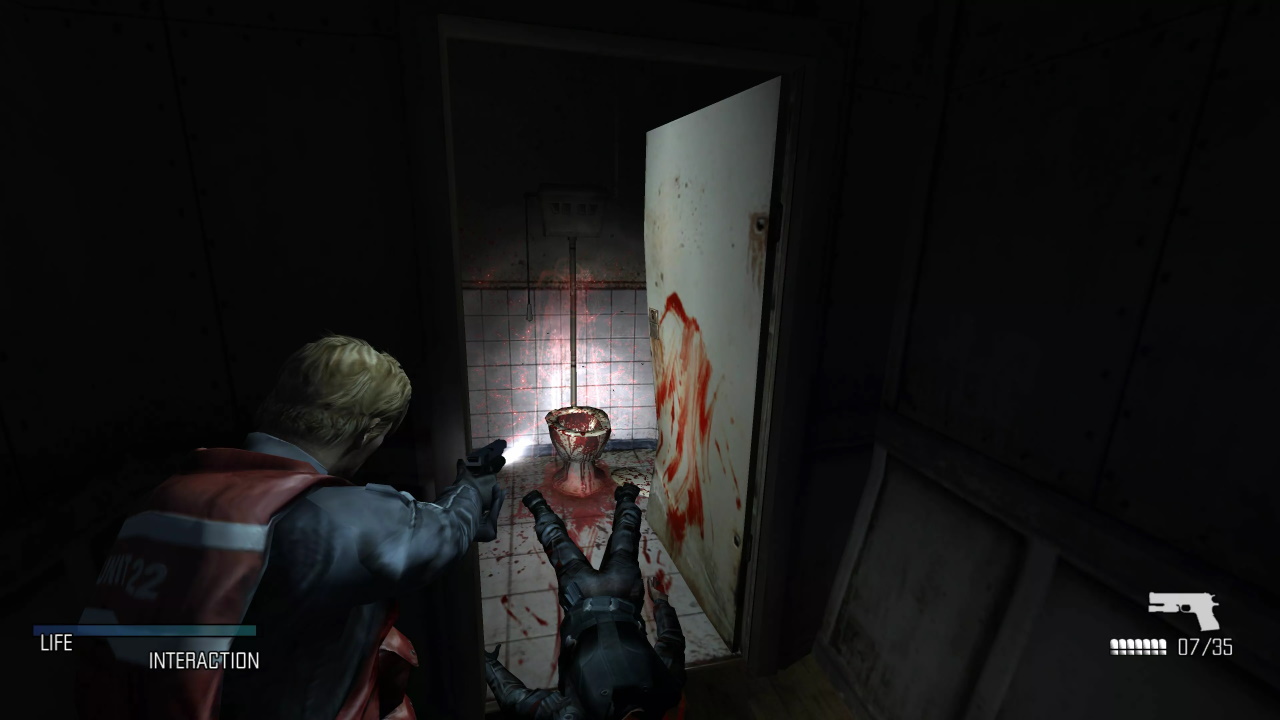Screen dimensions: 1280x720
Task: Click the last bullet in the ammo row
Action: click(1163, 646)
